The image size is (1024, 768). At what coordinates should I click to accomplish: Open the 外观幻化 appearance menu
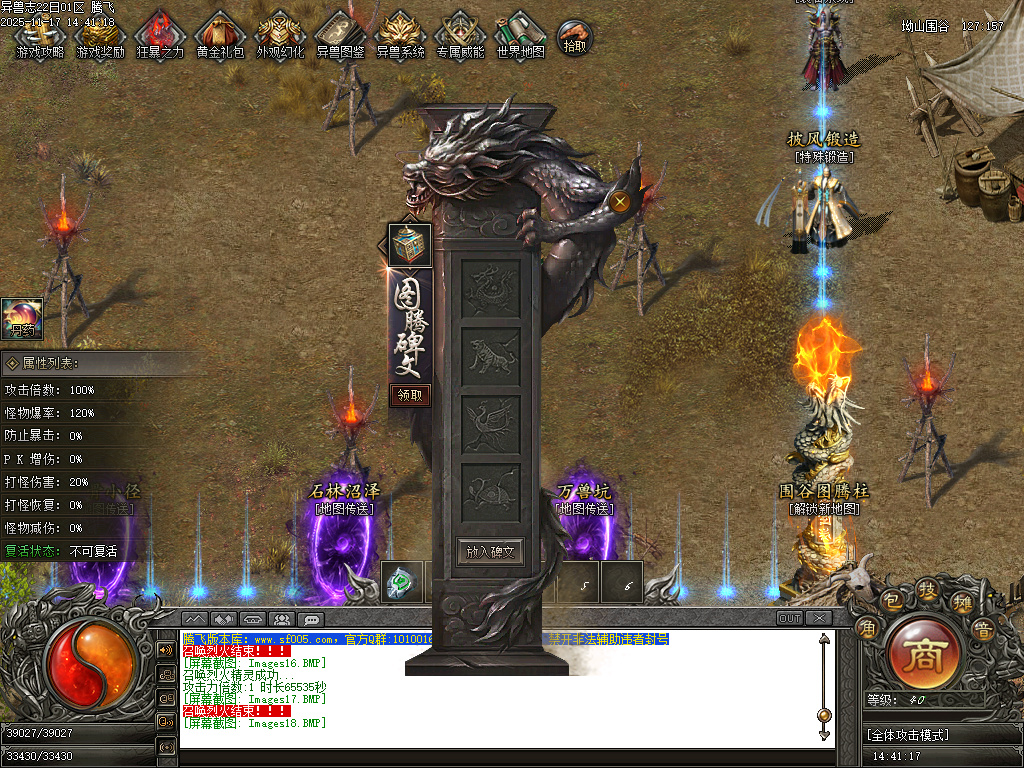(280, 34)
